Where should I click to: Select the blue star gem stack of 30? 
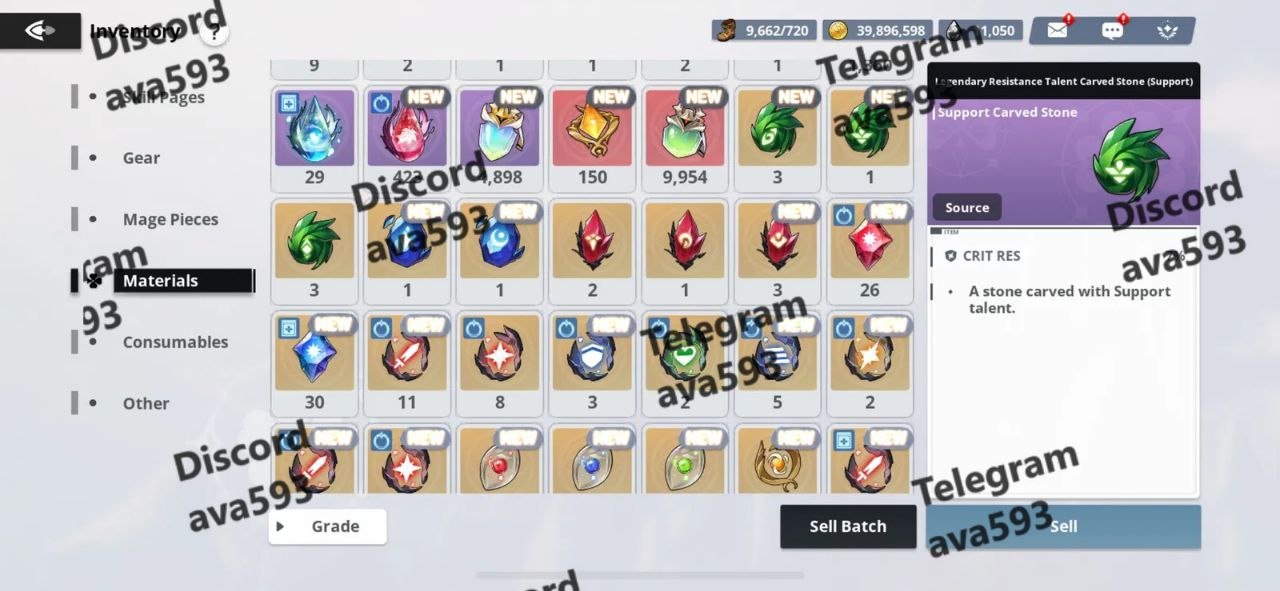pyautogui.click(x=314, y=355)
